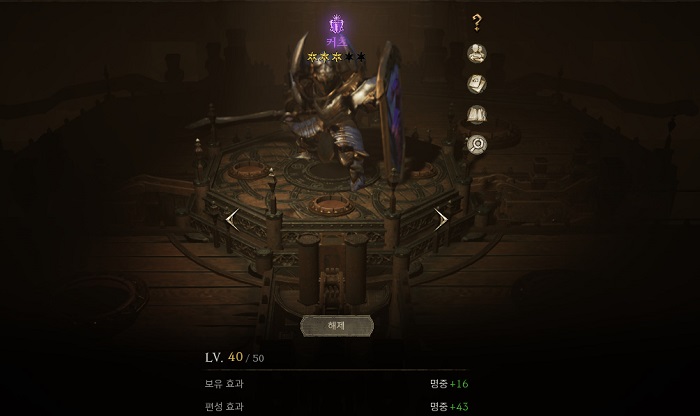Open the question mark help icon

[477, 23]
